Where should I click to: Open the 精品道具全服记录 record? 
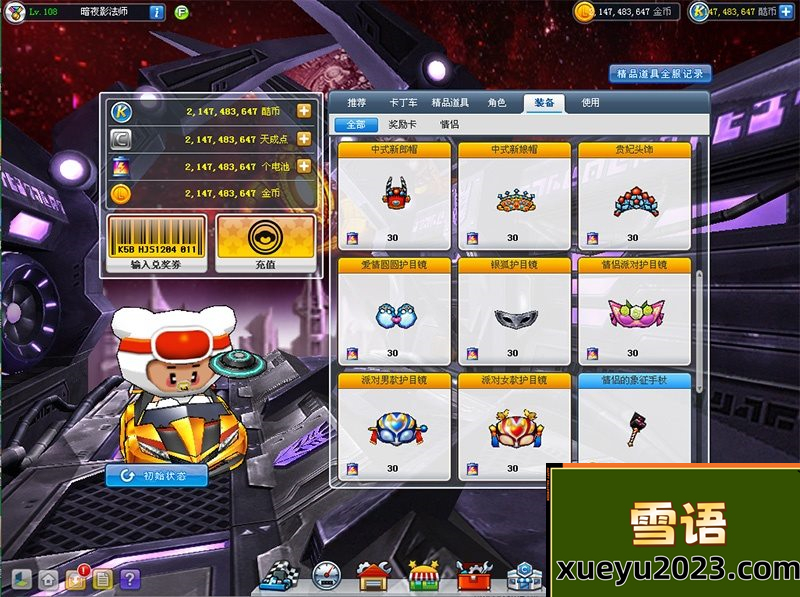[x=660, y=73]
